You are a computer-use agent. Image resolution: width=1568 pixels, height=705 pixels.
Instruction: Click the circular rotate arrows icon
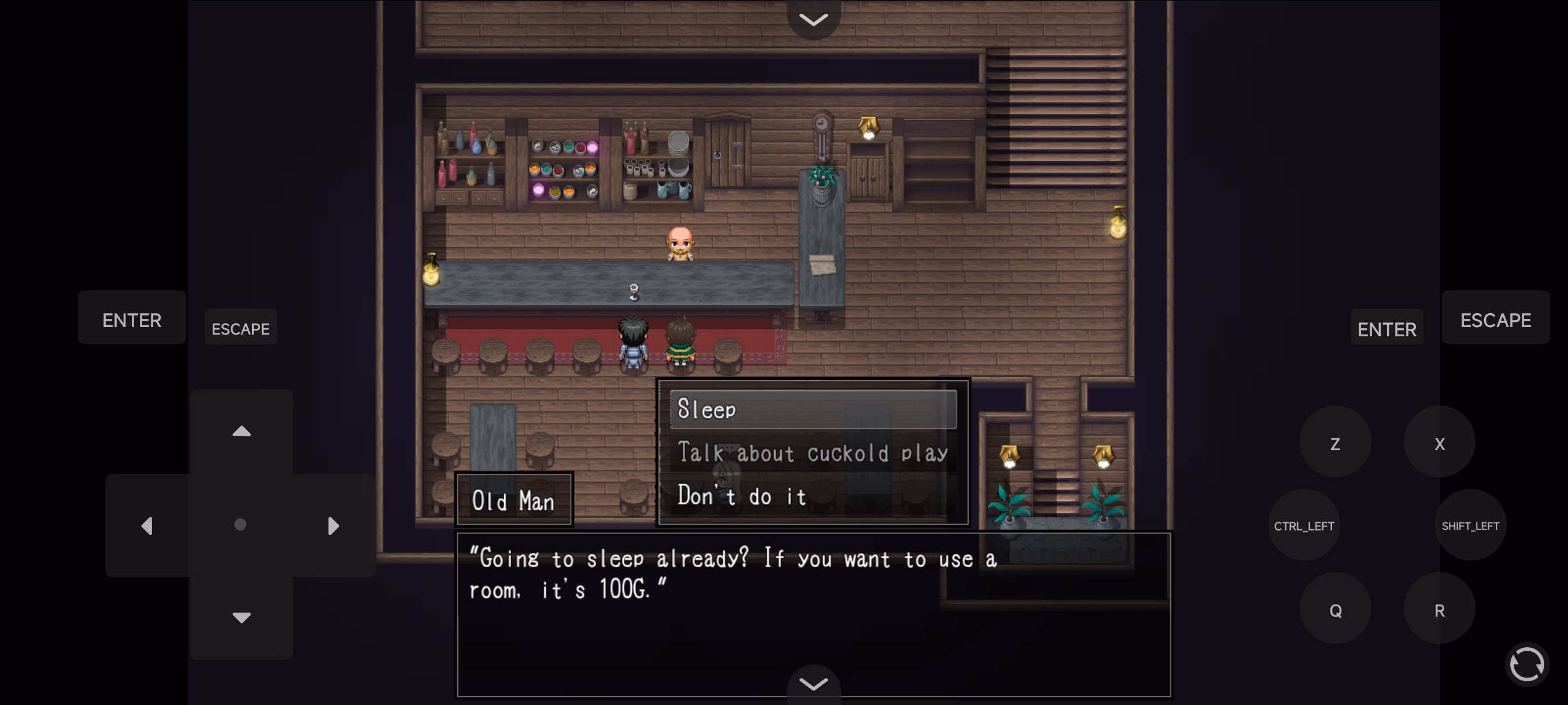1526,664
